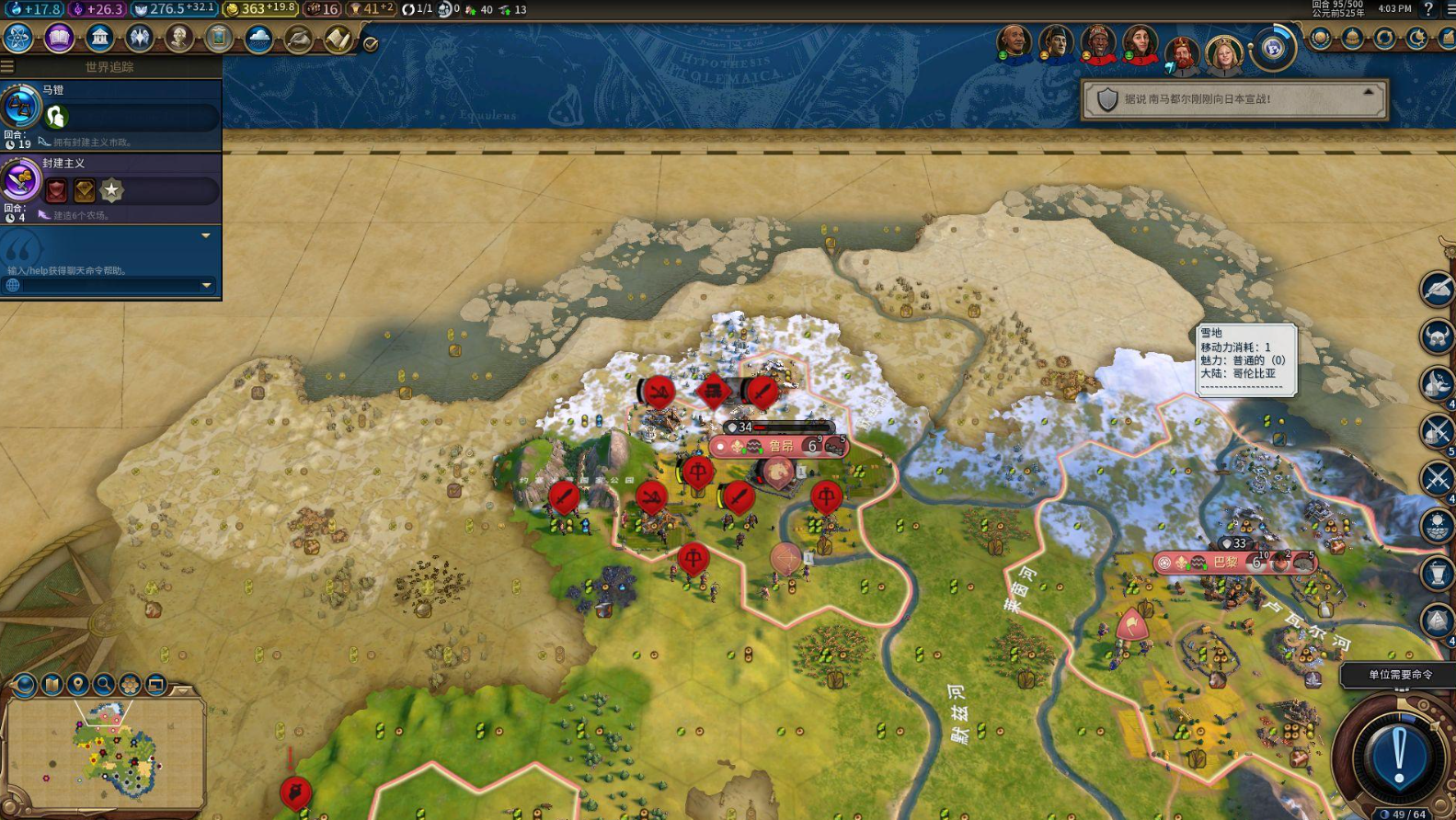Open the help question mark button

point(1428,9)
